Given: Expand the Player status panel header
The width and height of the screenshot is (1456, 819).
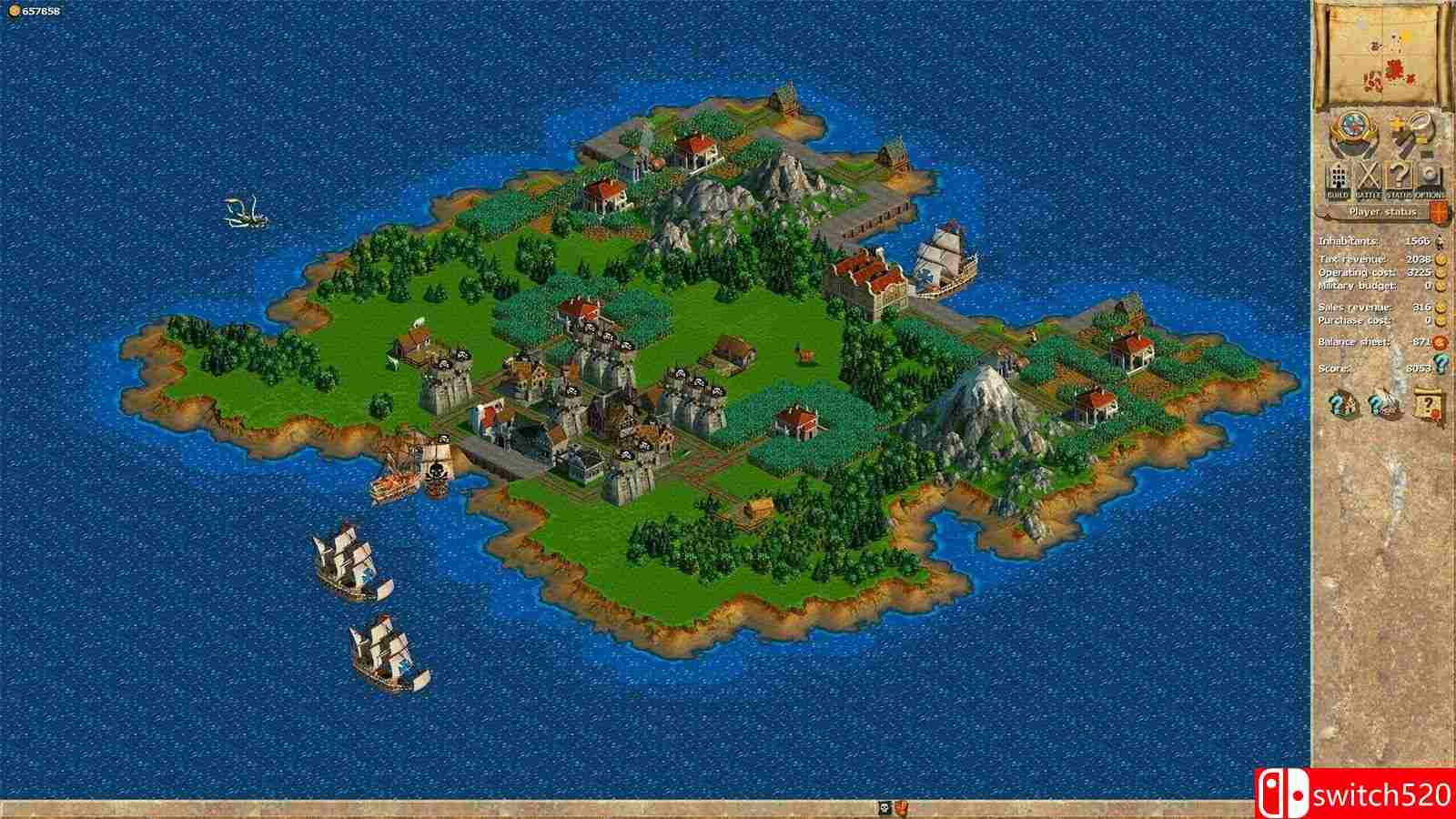Looking at the screenshot, I should tap(1381, 211).
